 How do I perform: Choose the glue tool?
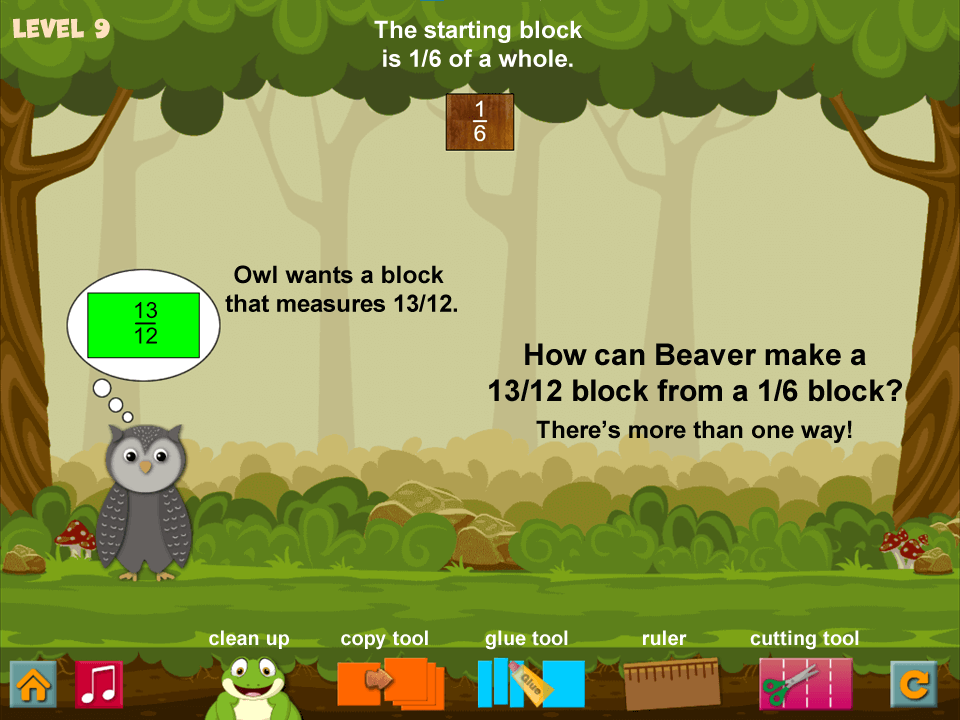[x=530, y=683]
